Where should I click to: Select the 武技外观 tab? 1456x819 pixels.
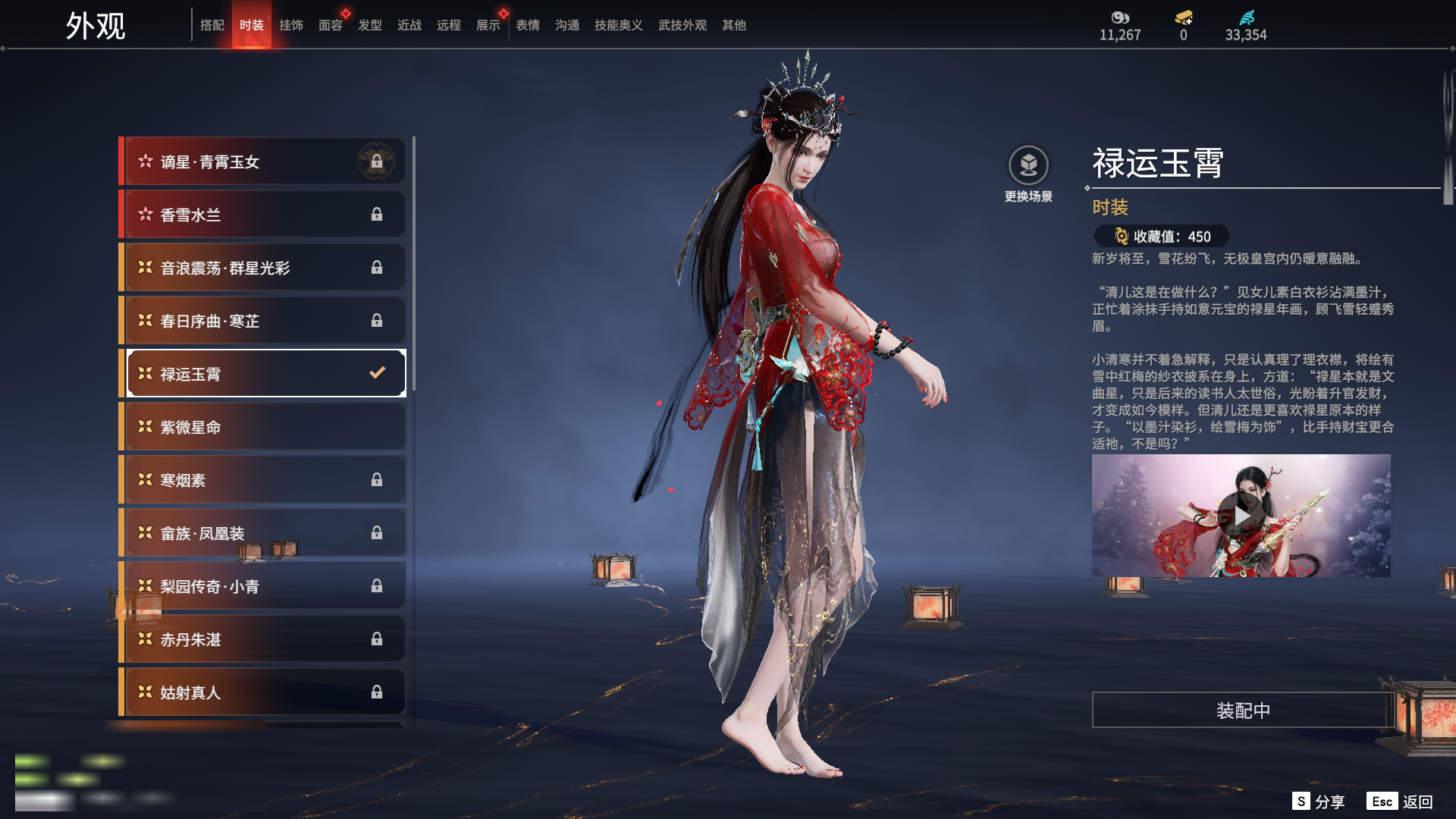[x=682, y=25]
